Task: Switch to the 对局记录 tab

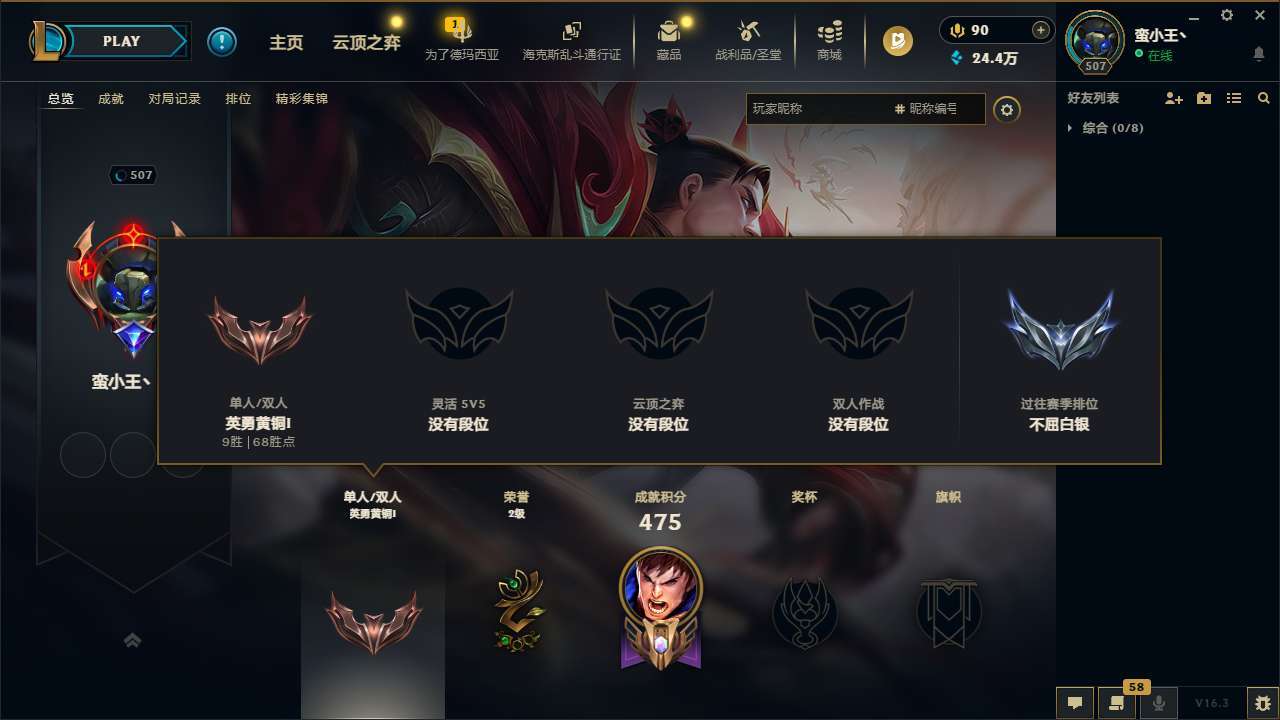Action: [174, 99]
